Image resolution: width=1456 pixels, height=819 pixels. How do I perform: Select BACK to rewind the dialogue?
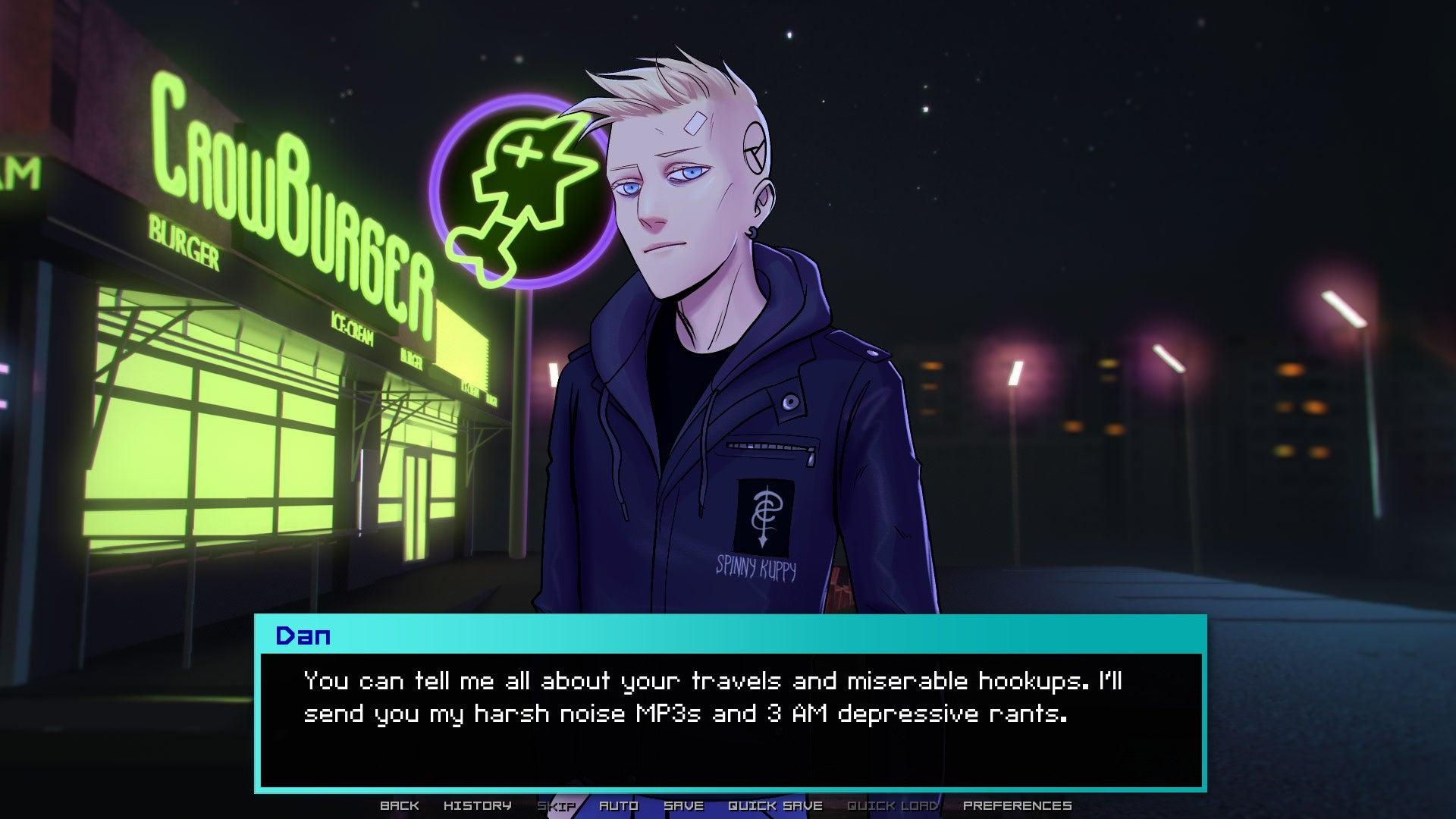tap(400, 805)
